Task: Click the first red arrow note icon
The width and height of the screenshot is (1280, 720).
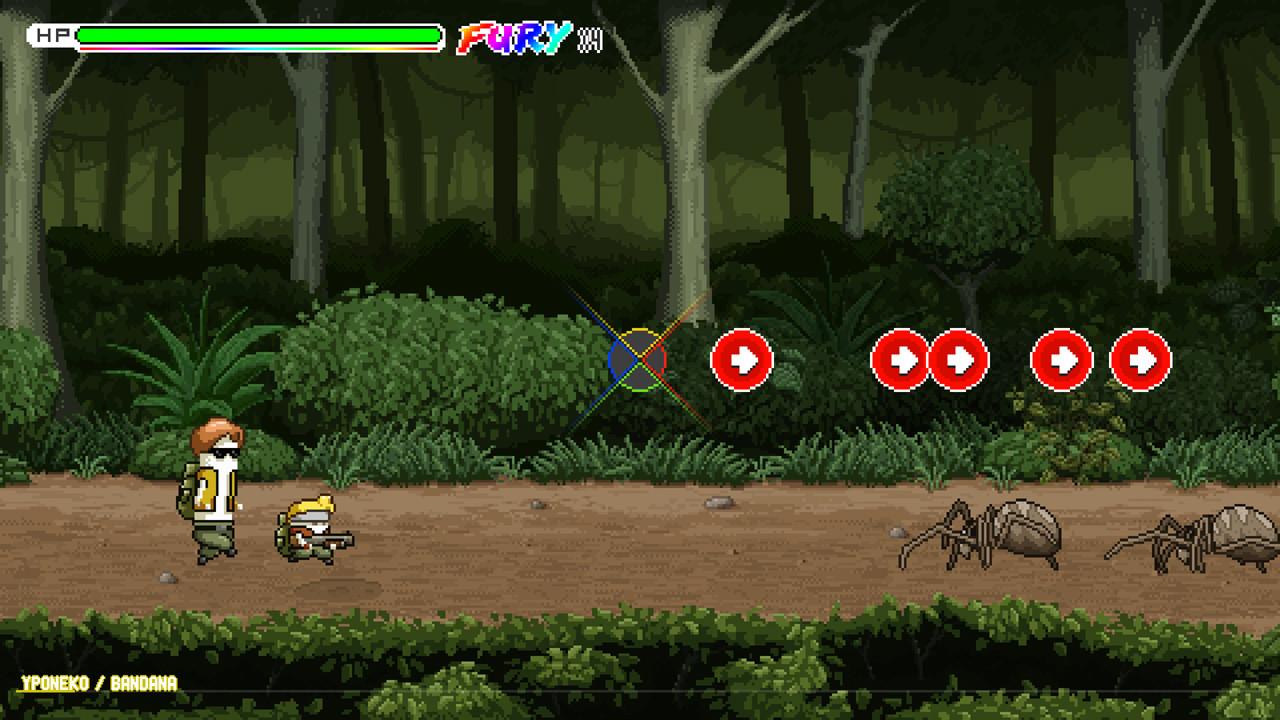Action: 741,360
